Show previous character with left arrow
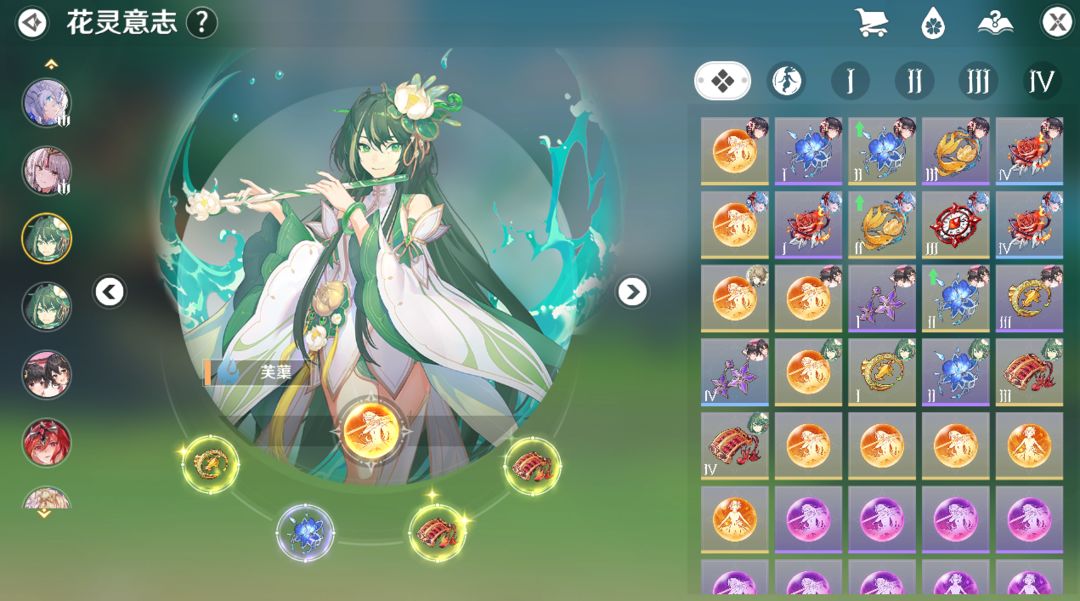1080x601 pixels. tap(110, 292)
